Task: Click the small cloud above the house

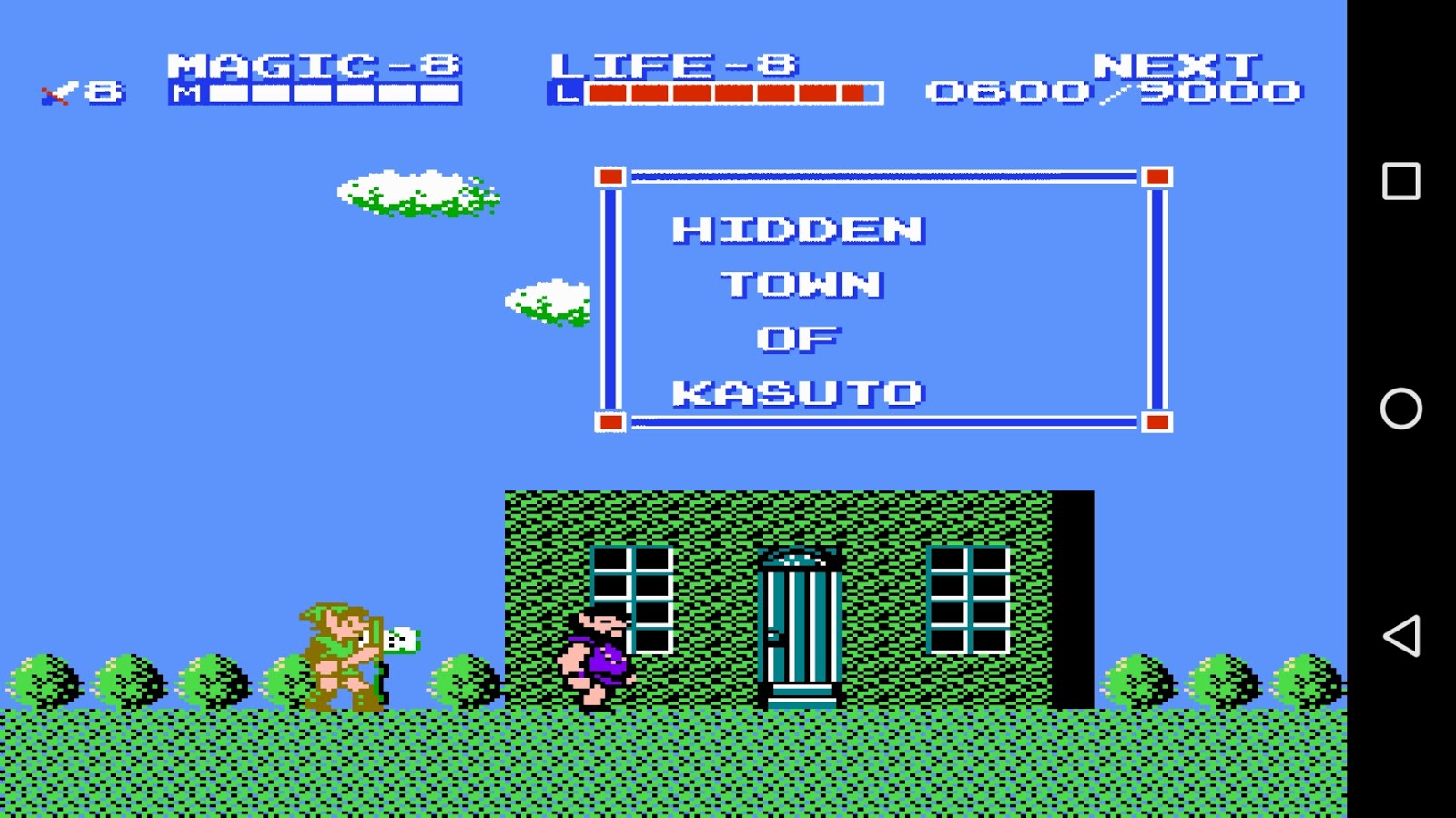Action: tap(546, 300)
